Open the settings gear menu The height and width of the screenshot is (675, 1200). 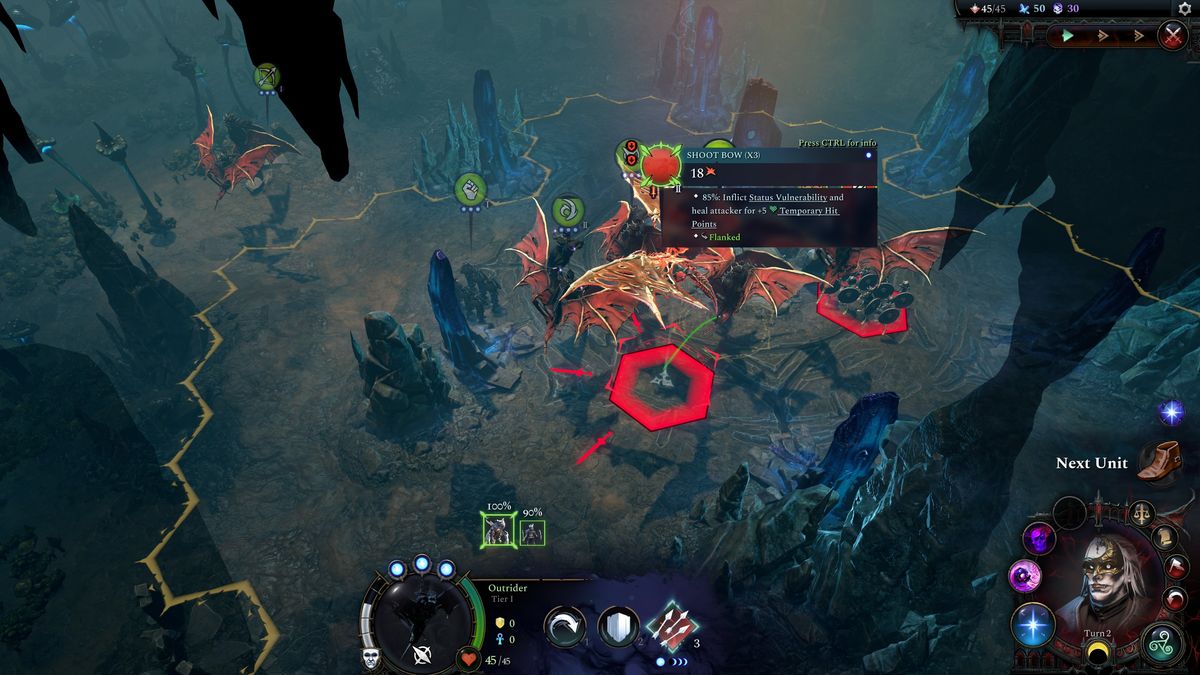tap(1184, 9)
